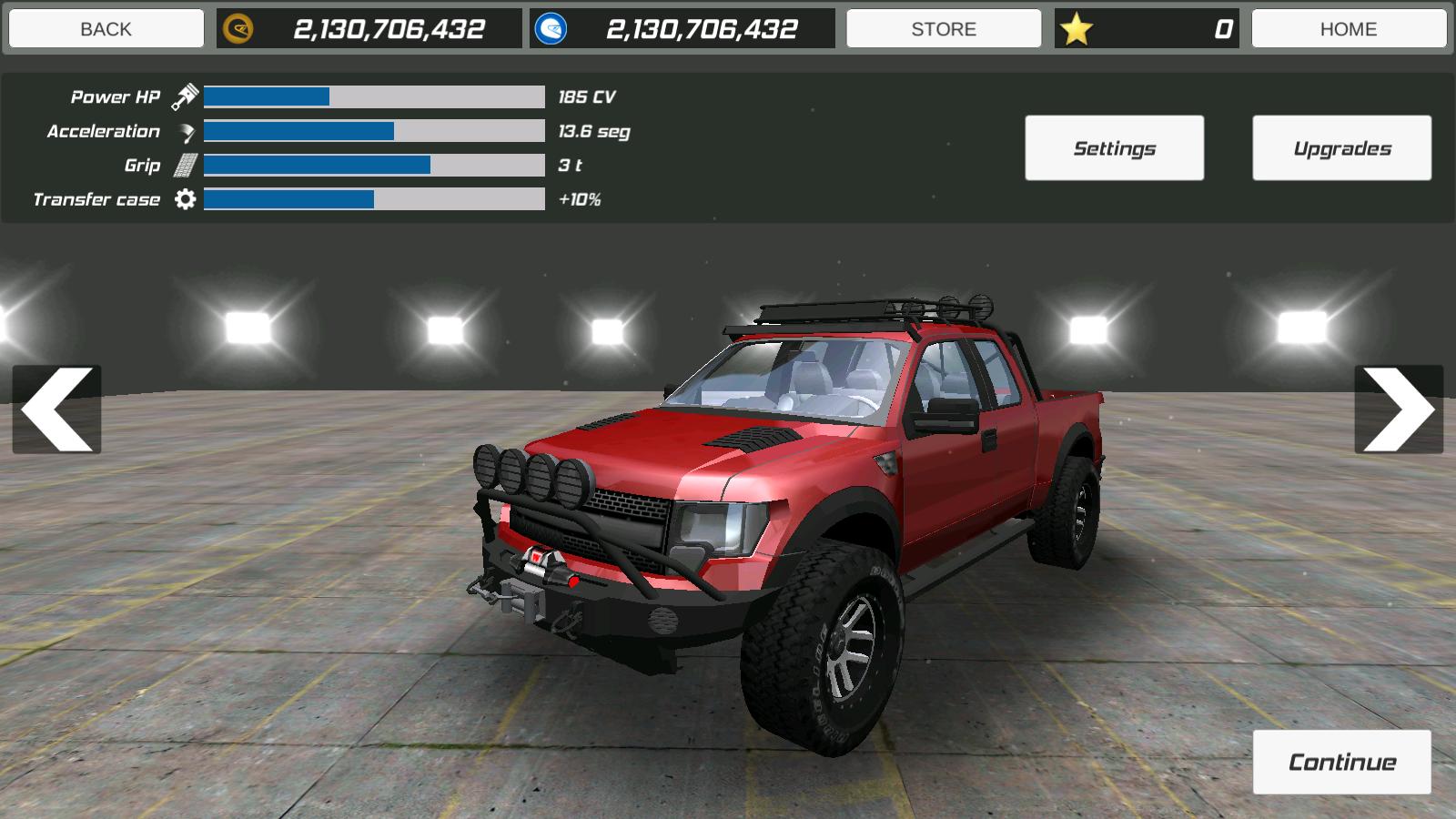Select the Acceleration spark plug icon
The image size is (1456, 819).
pos(187,130)
